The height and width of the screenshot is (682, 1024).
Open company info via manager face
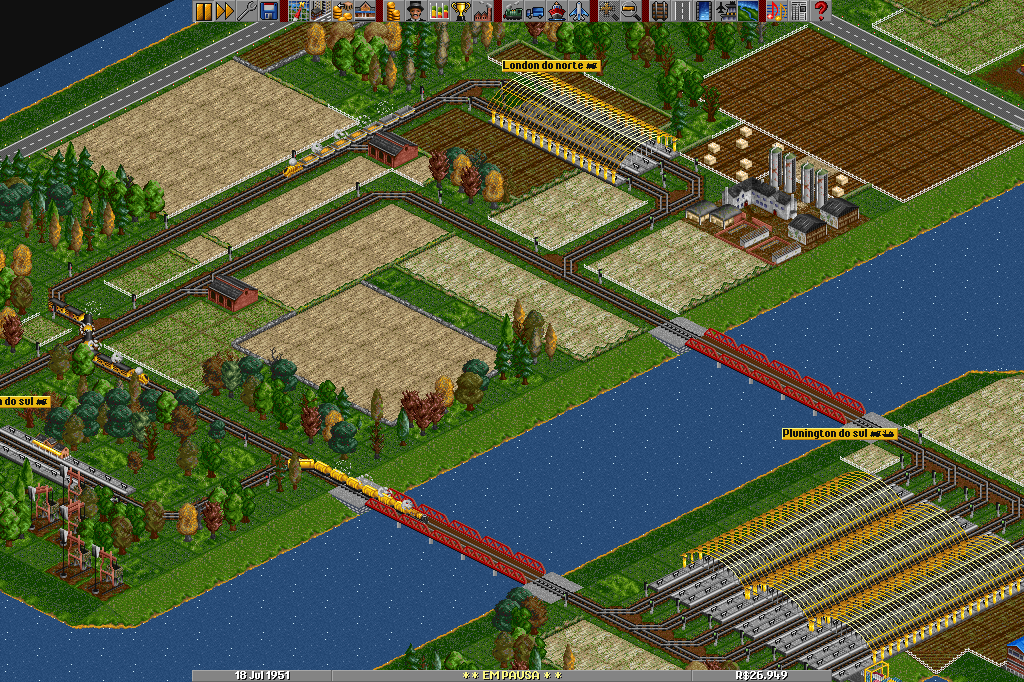[415, 11]
